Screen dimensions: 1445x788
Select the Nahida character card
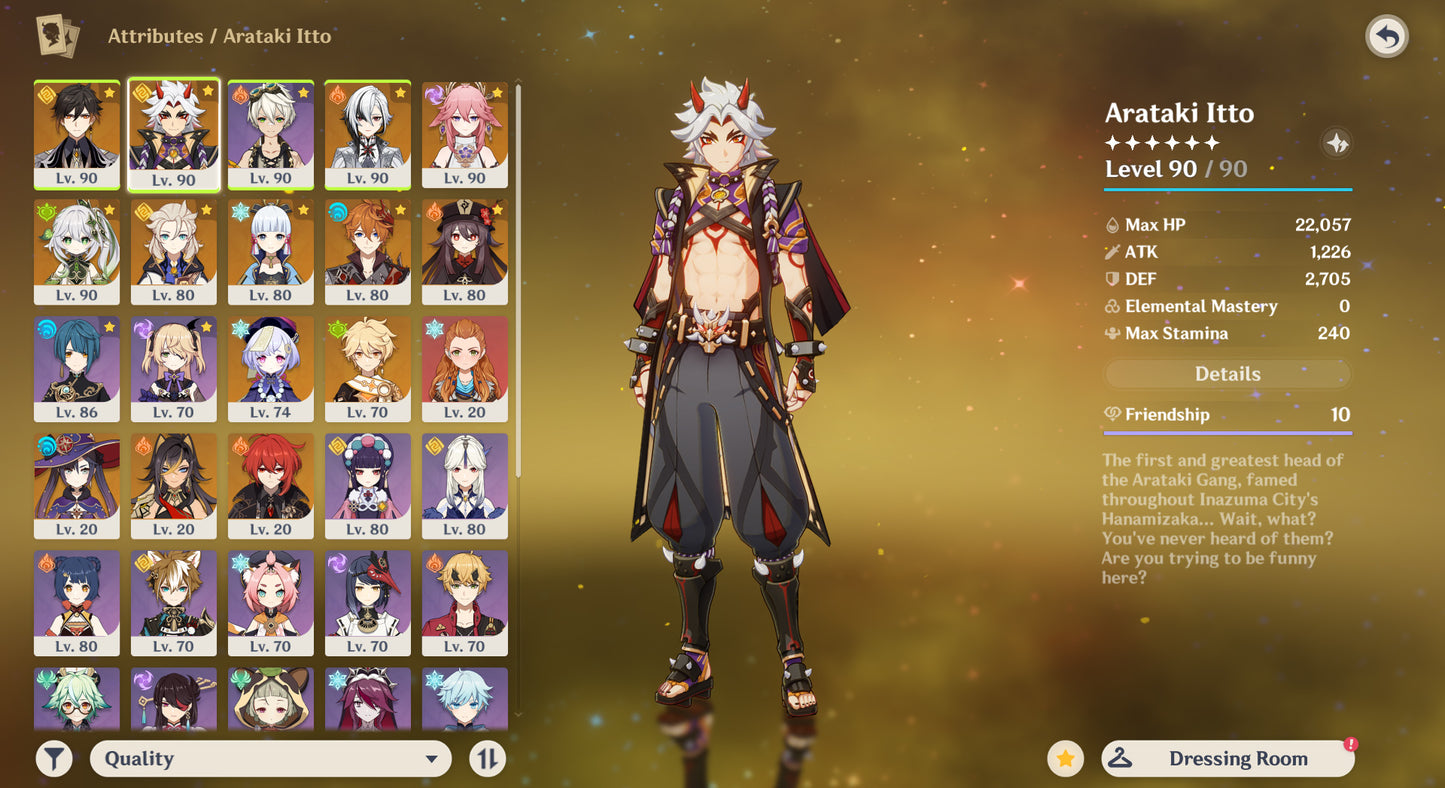(x=77, y=252)
